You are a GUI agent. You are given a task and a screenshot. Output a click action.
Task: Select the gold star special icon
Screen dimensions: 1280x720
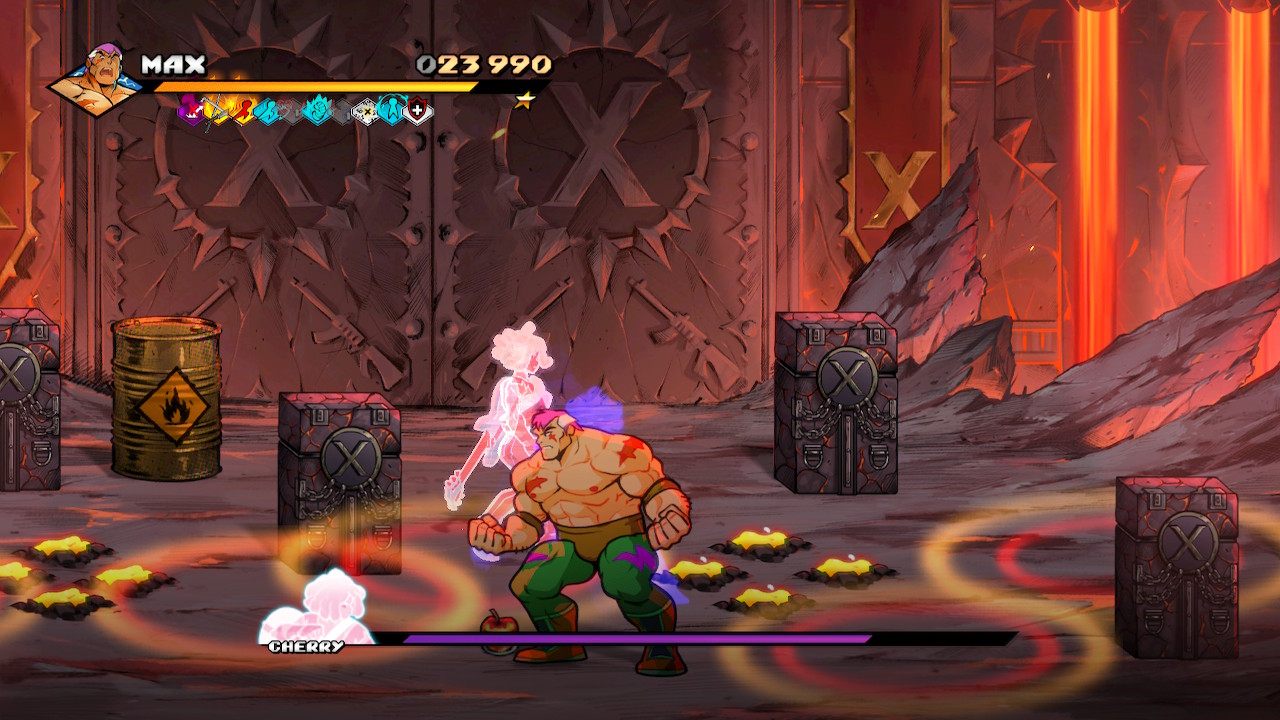click(524, 100)
